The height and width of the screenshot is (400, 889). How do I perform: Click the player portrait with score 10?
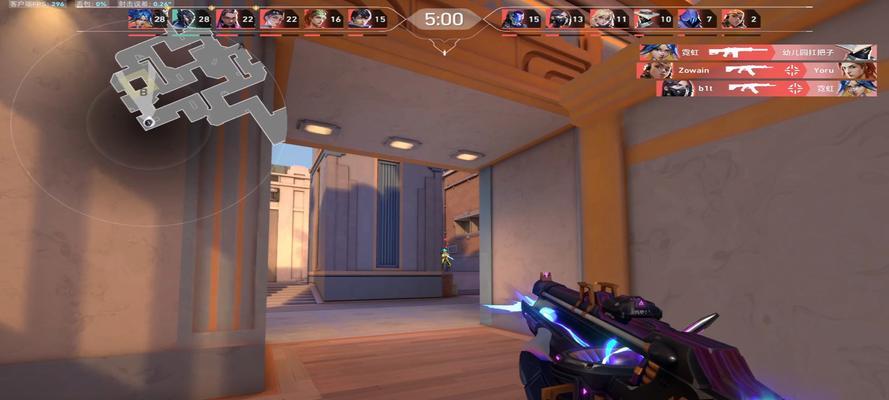[x=646, y=18]
